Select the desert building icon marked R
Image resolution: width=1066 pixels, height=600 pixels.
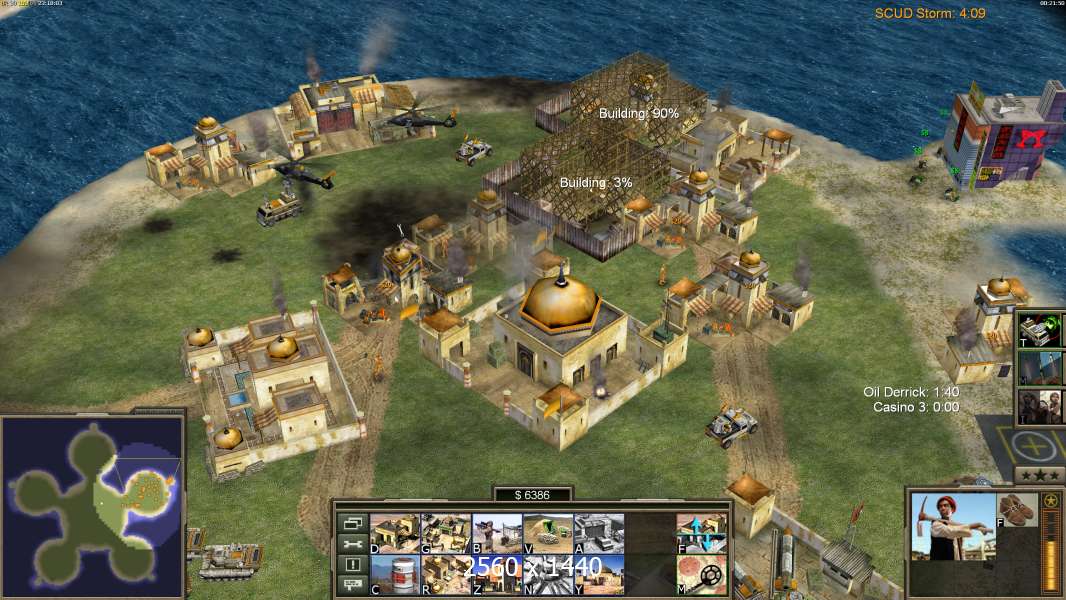445,574
